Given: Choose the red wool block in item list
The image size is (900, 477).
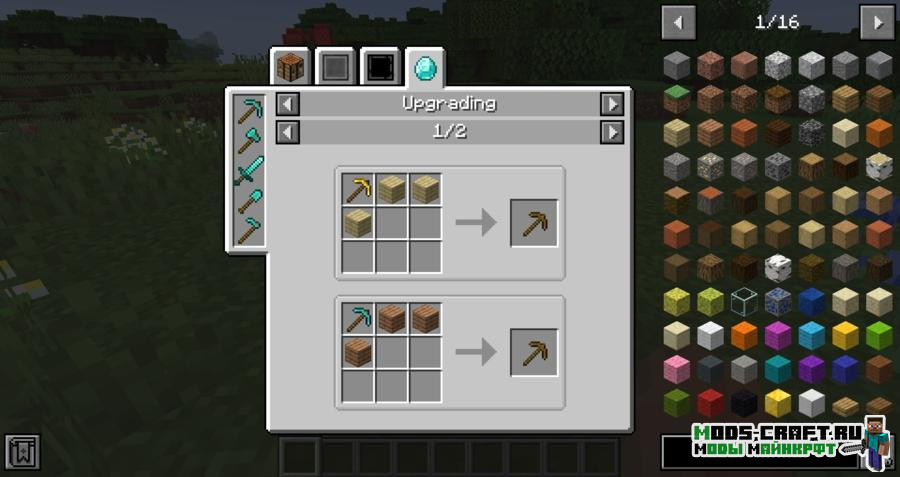Looking at the screenshot, I should pos(711,403).
